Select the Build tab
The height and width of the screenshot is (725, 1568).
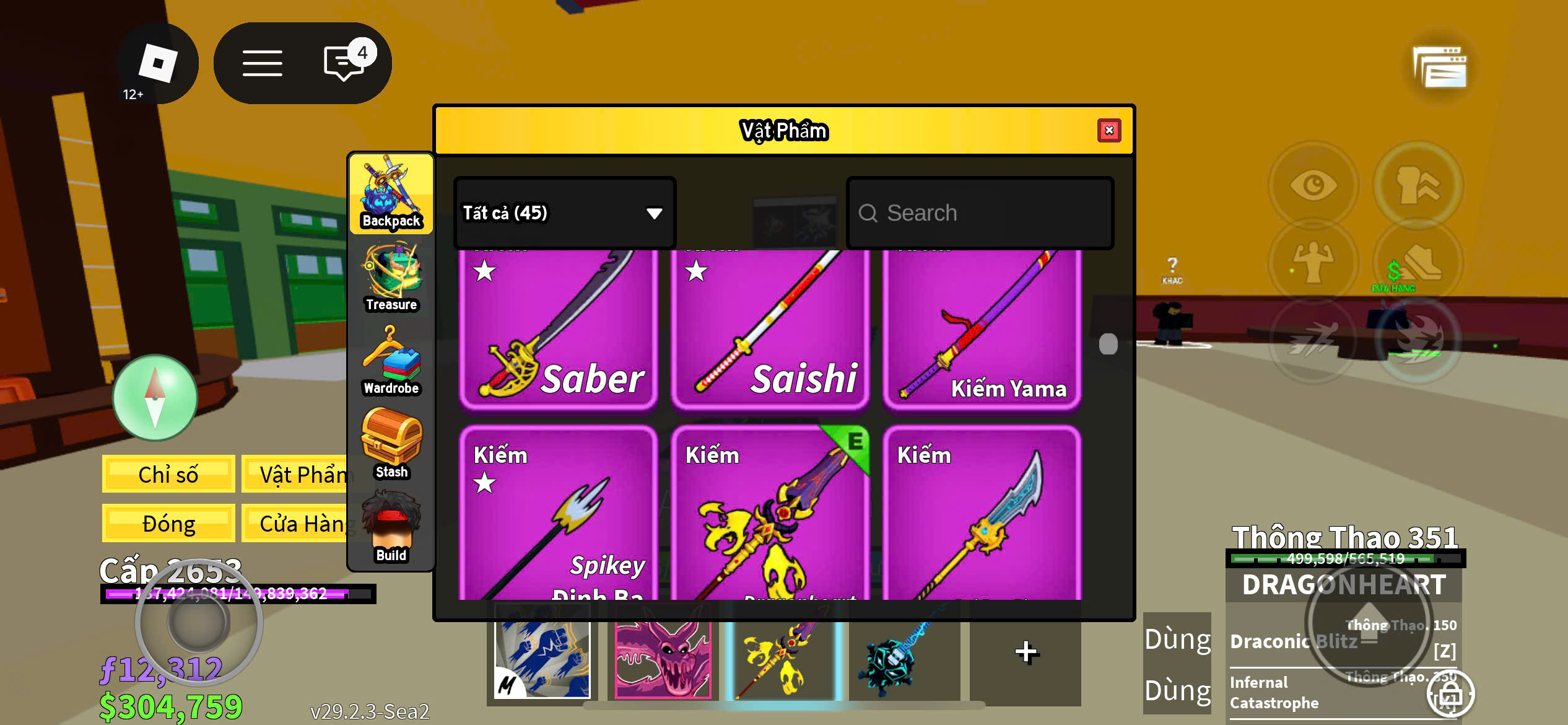point(391,527)
